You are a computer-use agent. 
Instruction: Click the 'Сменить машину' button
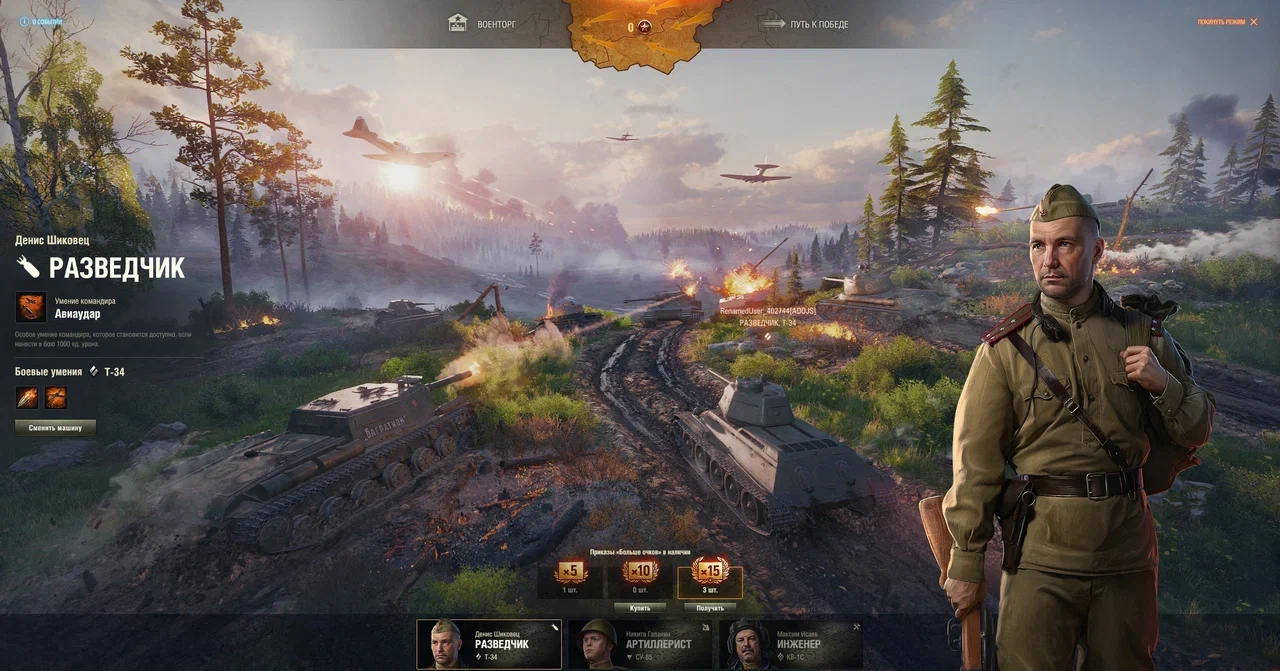(x=55, y=427)
